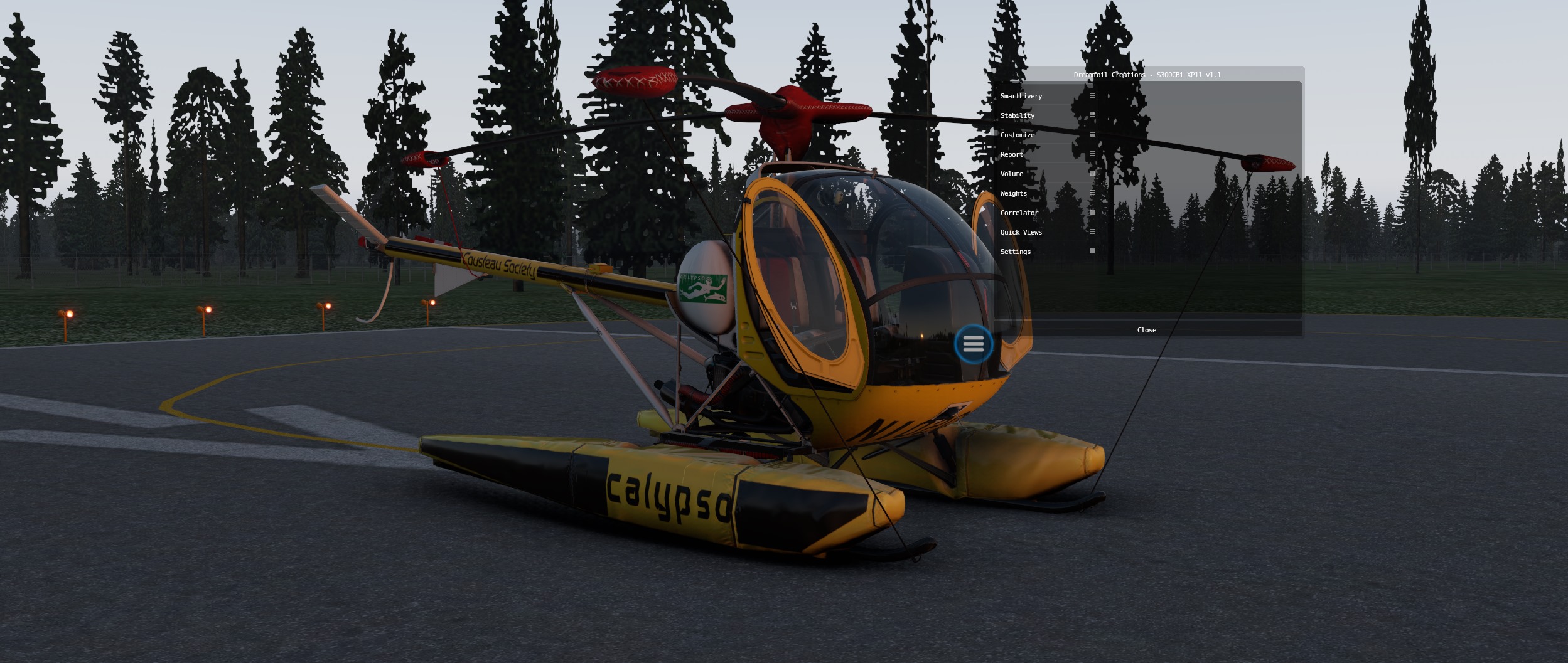
Task: Close the Dreamfoil Creations panel
Action: 1147,330
